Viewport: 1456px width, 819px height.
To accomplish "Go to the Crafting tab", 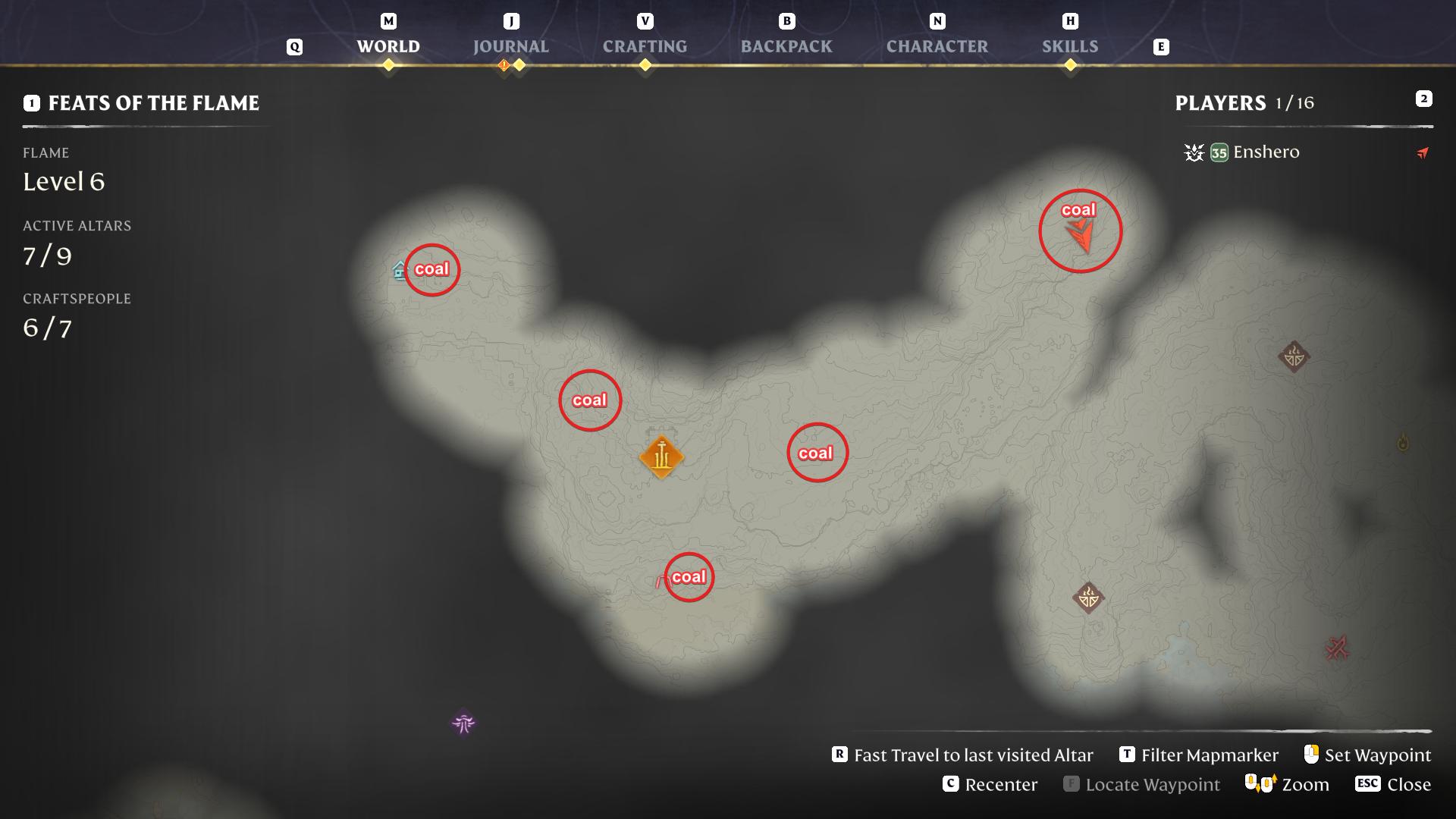I will click(645, 46).
